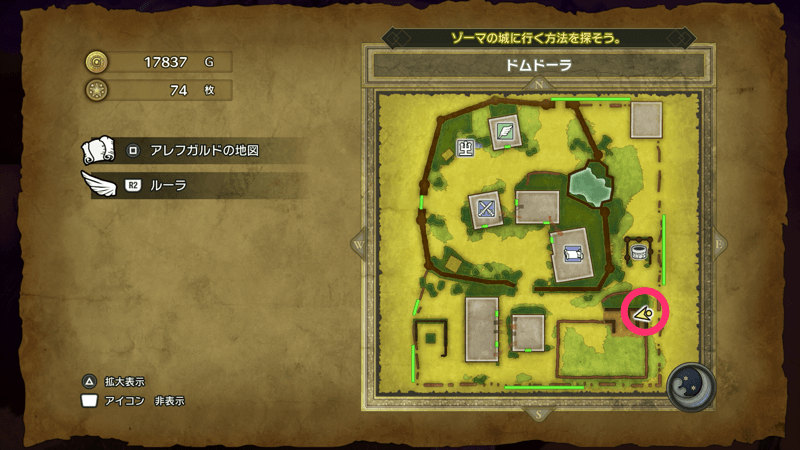
Task: Select the crossed-swords weapon shop icon
Action: click(x=487, y=208)
